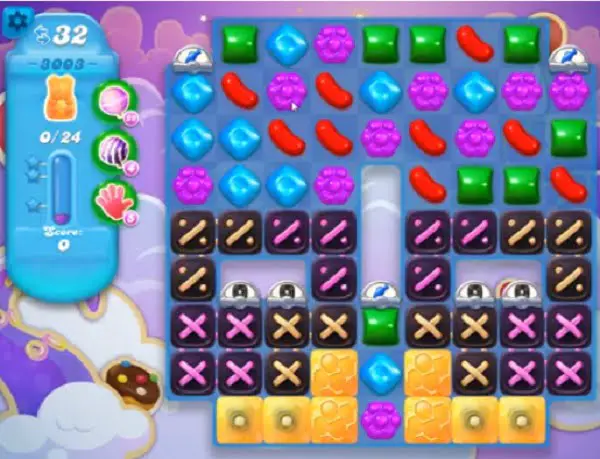The image size is (600, 459).
Task: Select the only blue candy in top row
Action: 286,44
